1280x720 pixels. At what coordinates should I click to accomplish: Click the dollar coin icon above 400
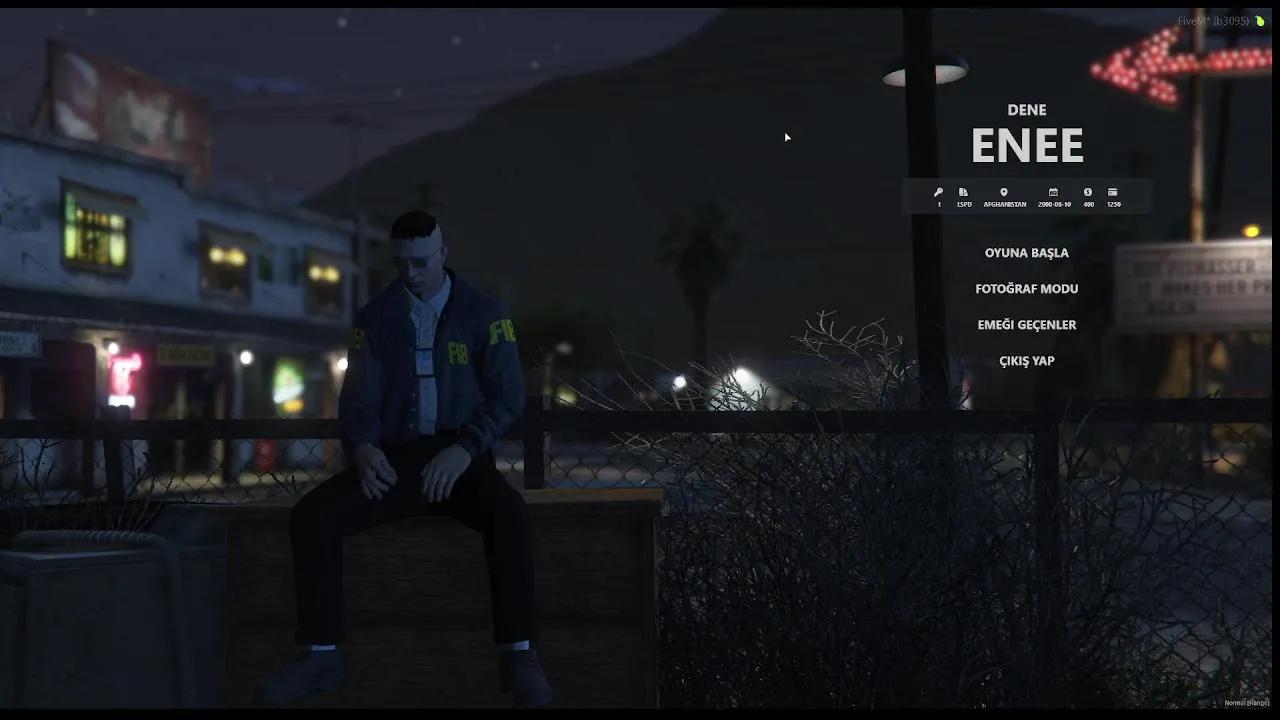click(1088, 192)
